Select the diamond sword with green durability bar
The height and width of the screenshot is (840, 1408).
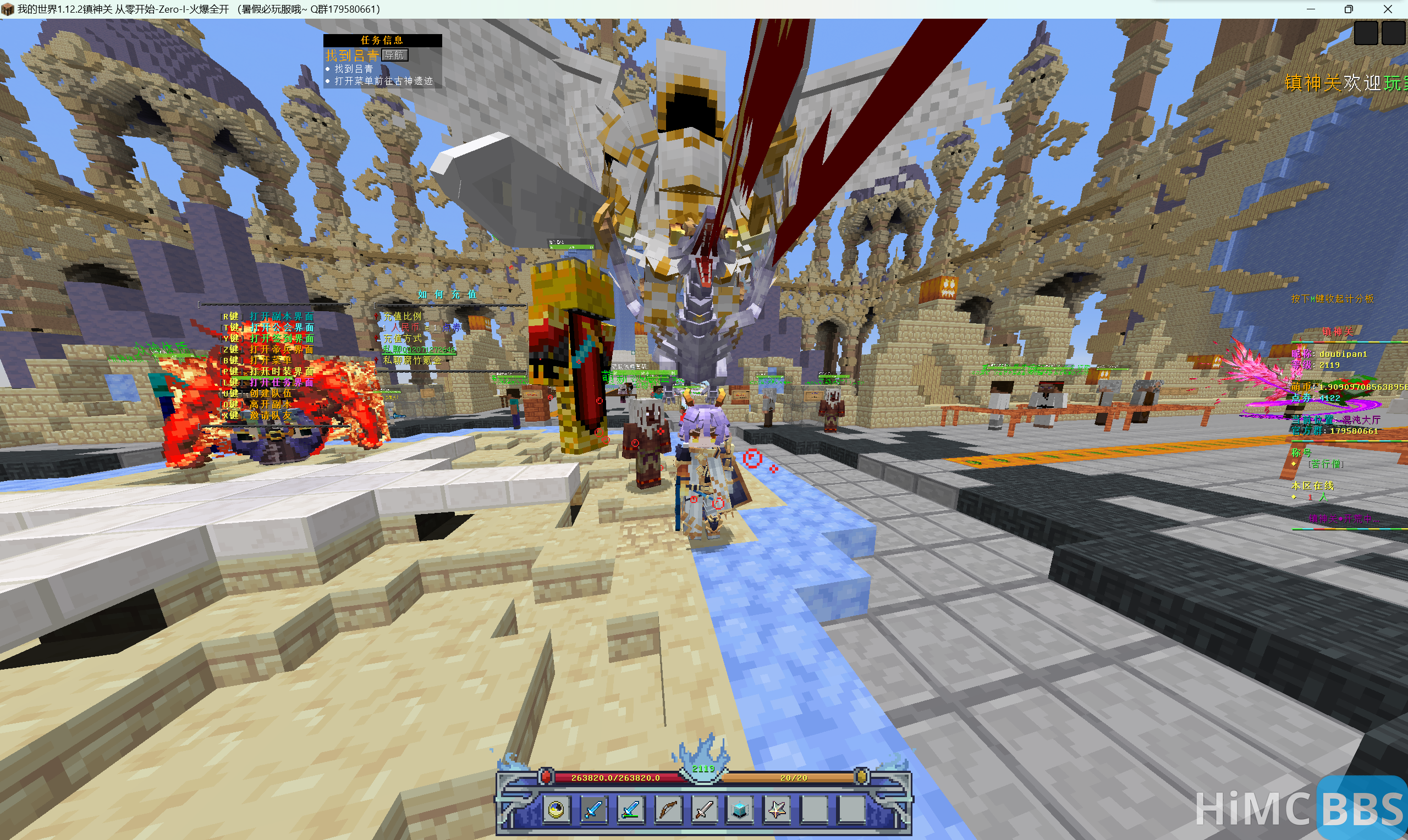(x=630, y=809)
